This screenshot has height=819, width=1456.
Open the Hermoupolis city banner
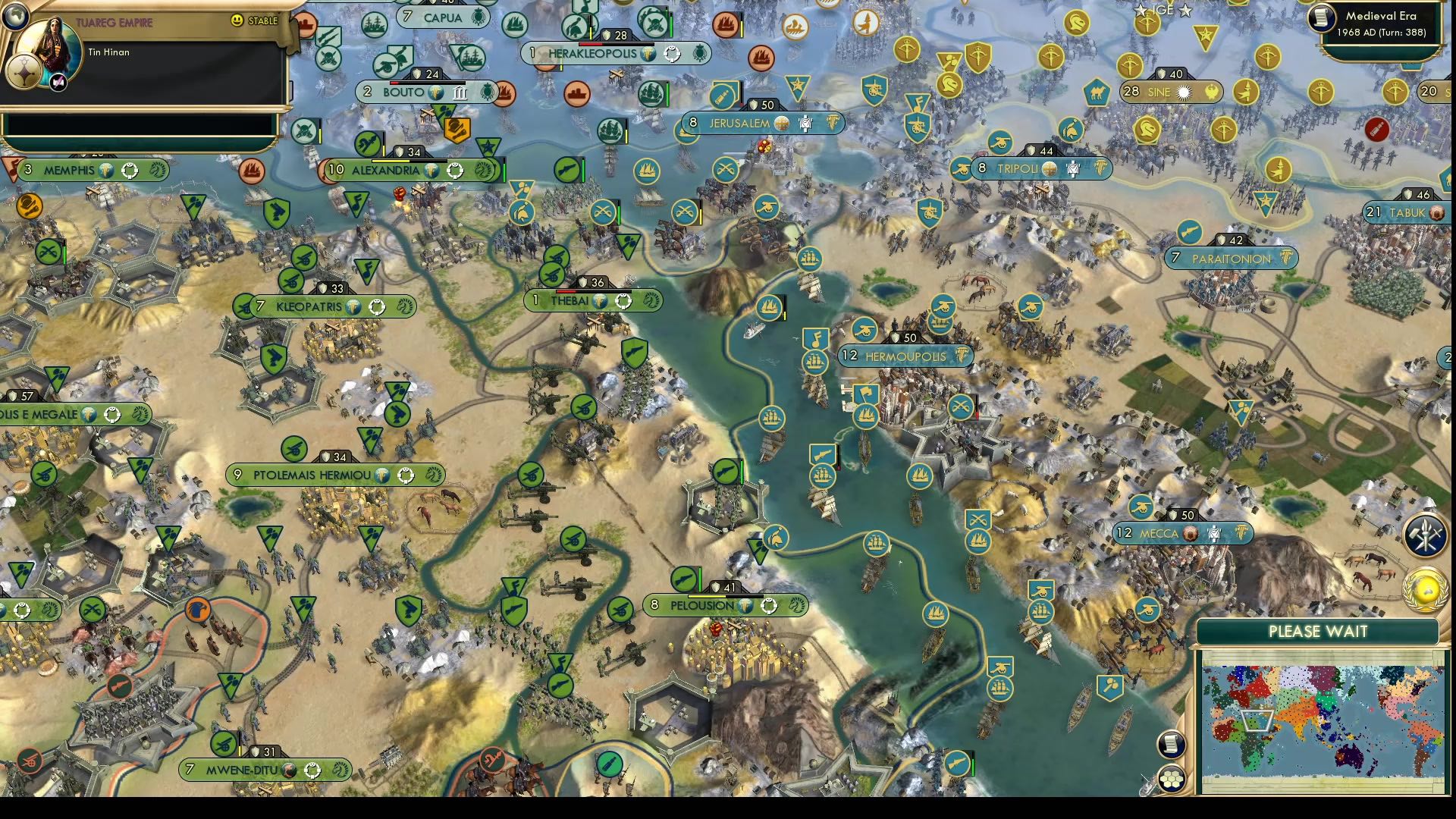tap(904, 356)
